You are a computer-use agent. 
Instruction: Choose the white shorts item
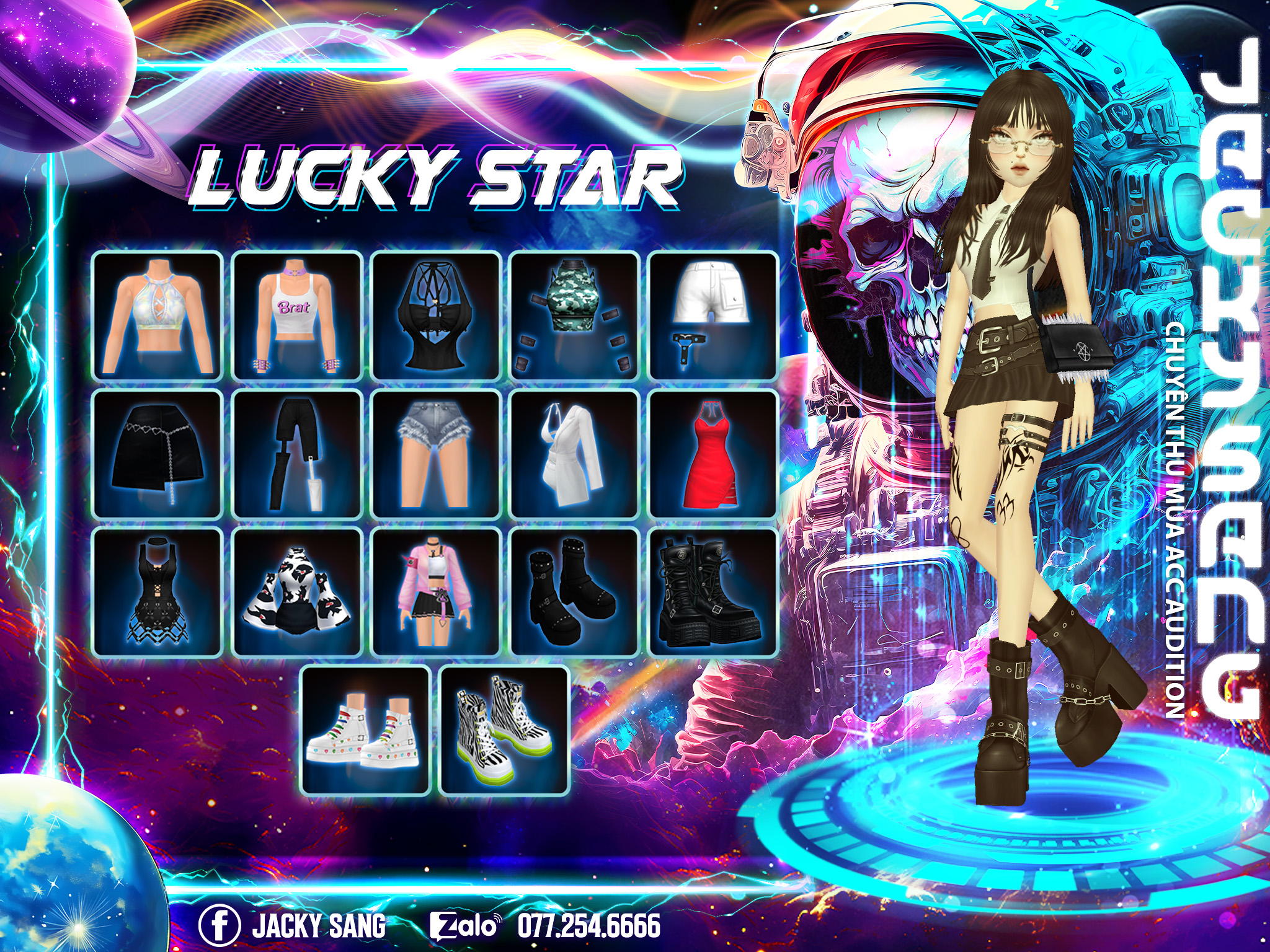(713, 315)
